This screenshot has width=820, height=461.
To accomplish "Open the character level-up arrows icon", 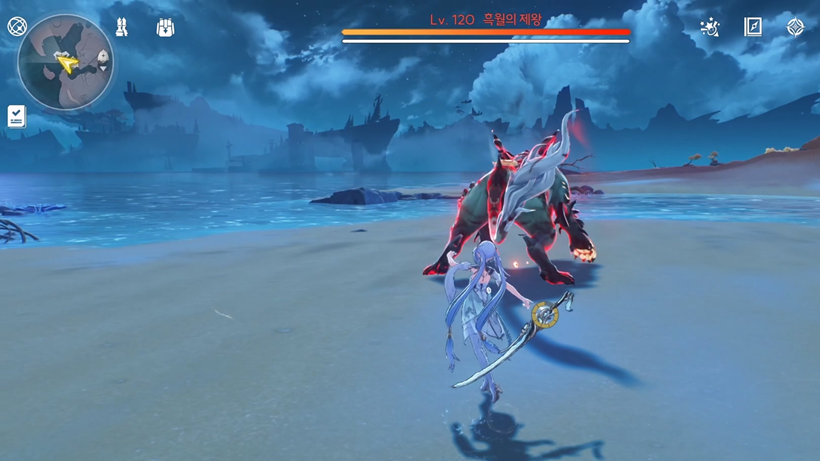I will click(x=121, y=27).
